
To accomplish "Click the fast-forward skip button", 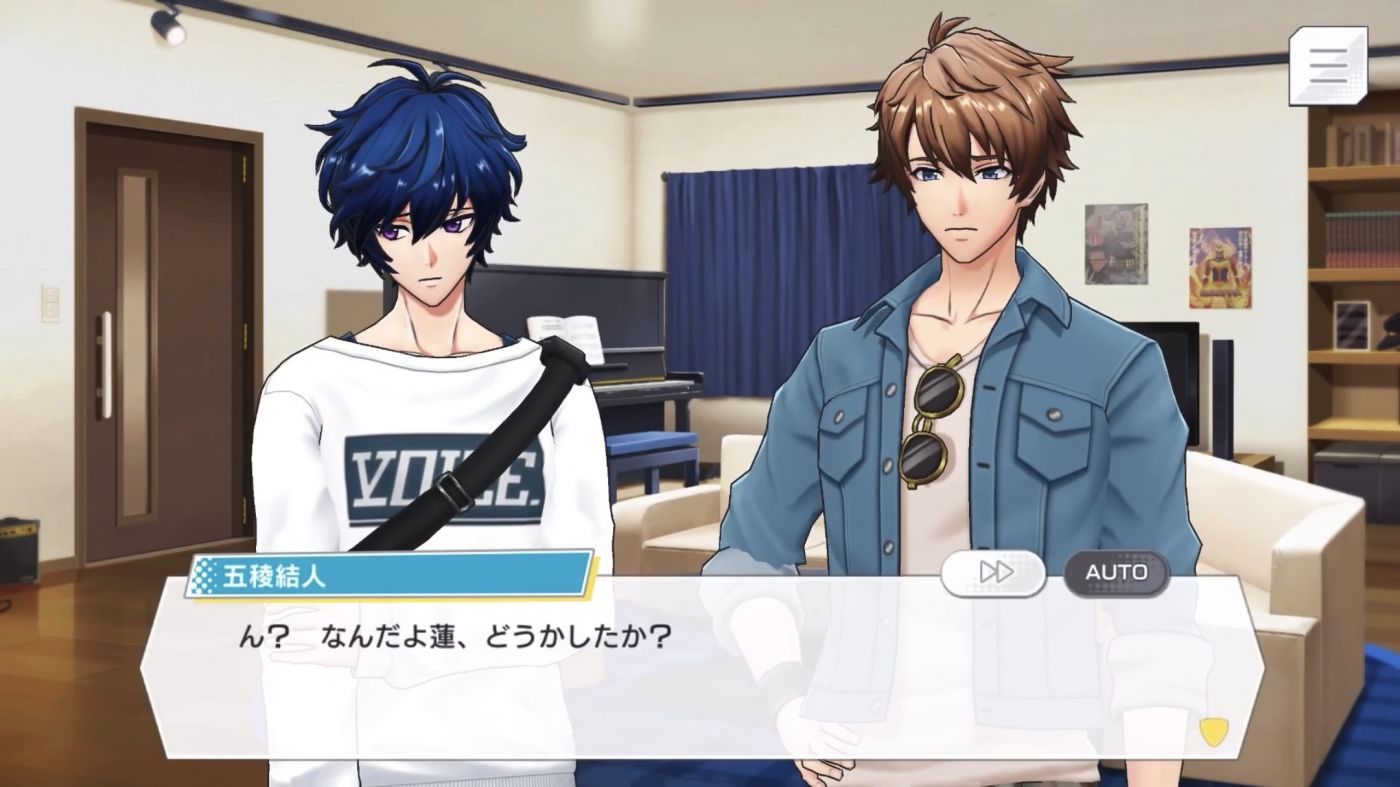I will coord(993,573).
